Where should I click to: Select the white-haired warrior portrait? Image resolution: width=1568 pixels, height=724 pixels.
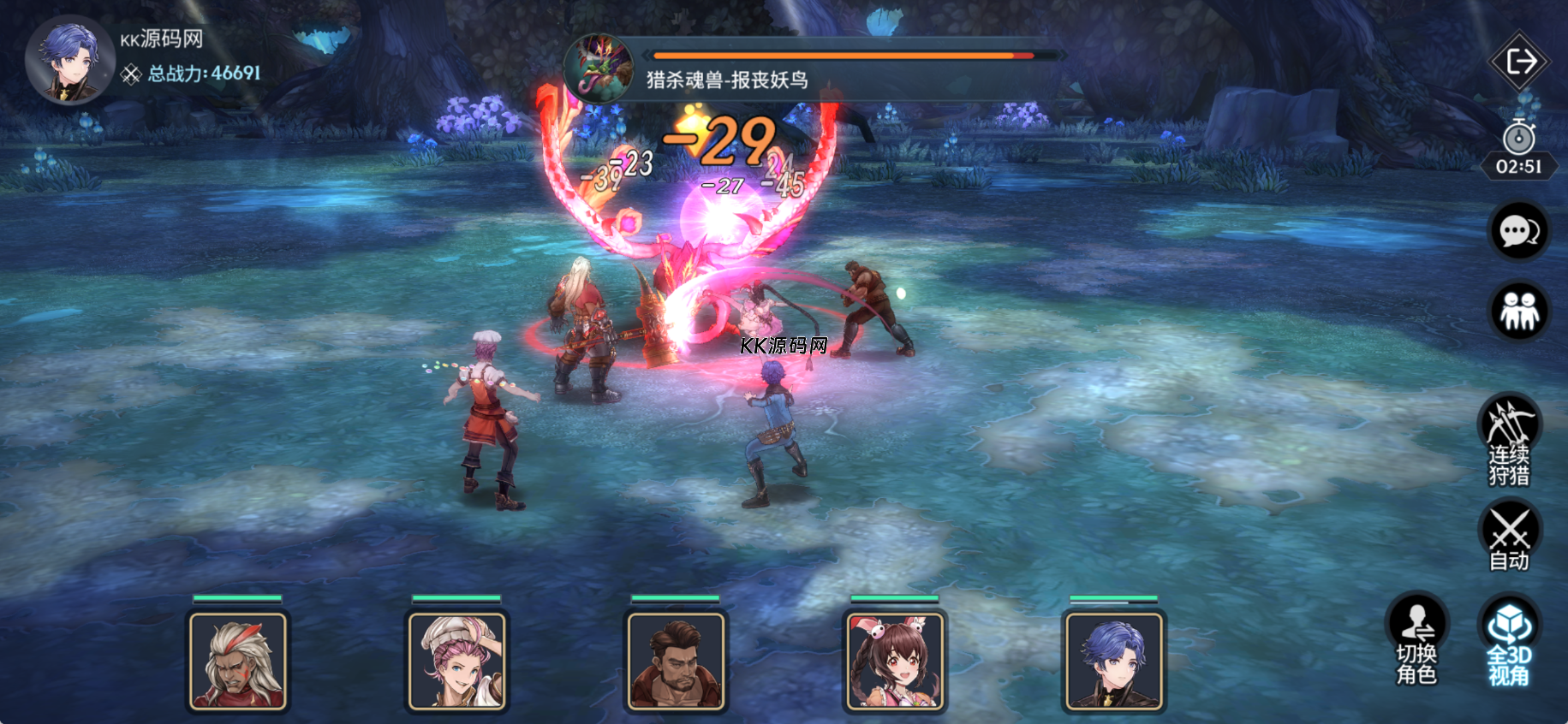(x=238, y=661)
